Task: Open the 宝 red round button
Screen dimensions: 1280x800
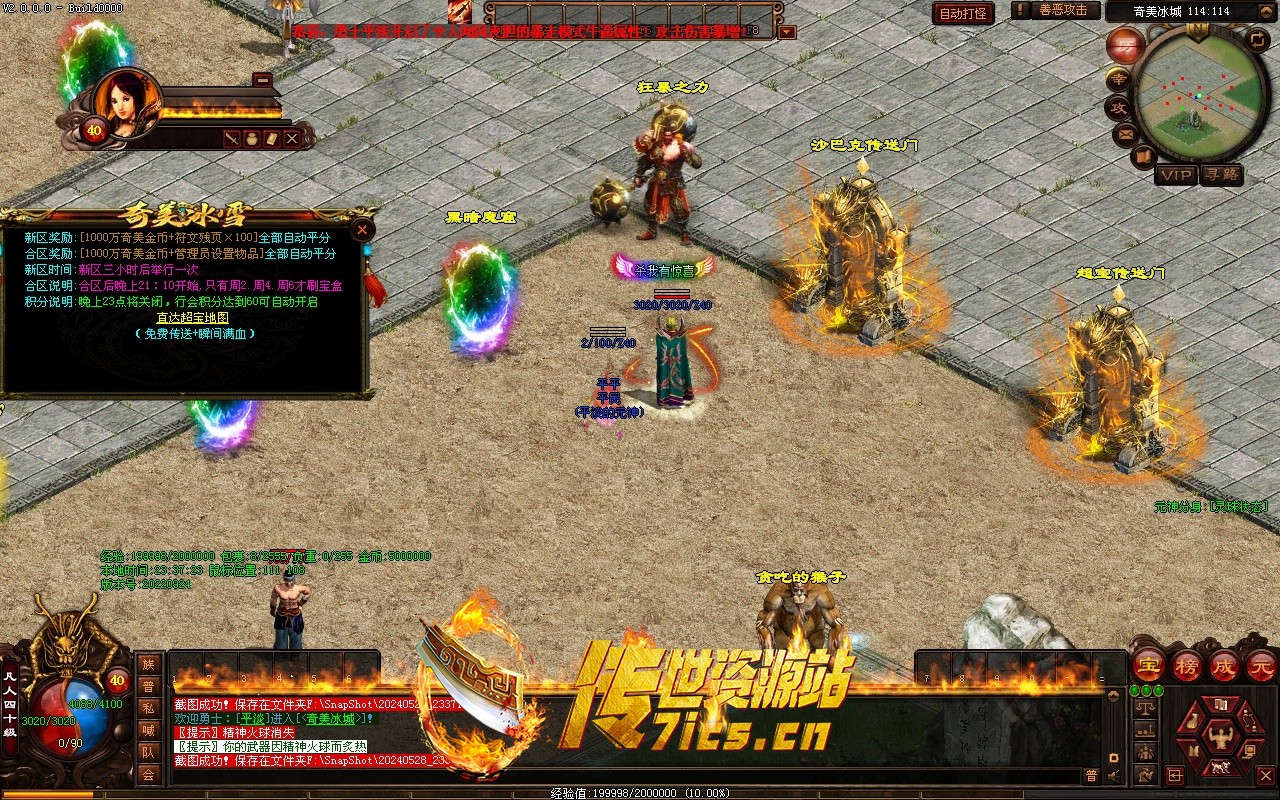Action: [1148, 665]
